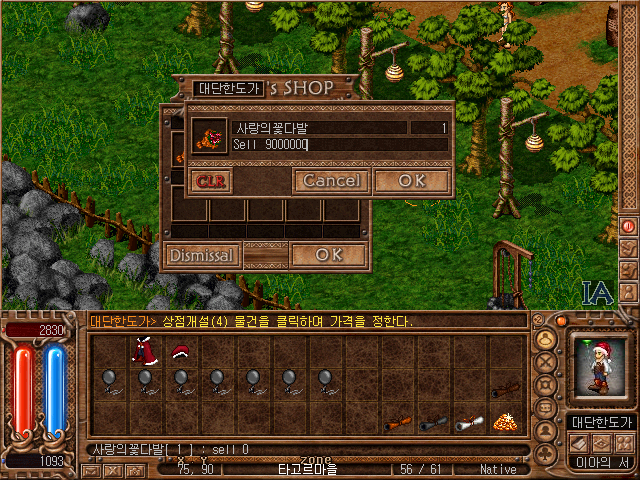Click the Native language mode indicator
Viewport: 640px width, 480px height.
[x=497, y=469]
